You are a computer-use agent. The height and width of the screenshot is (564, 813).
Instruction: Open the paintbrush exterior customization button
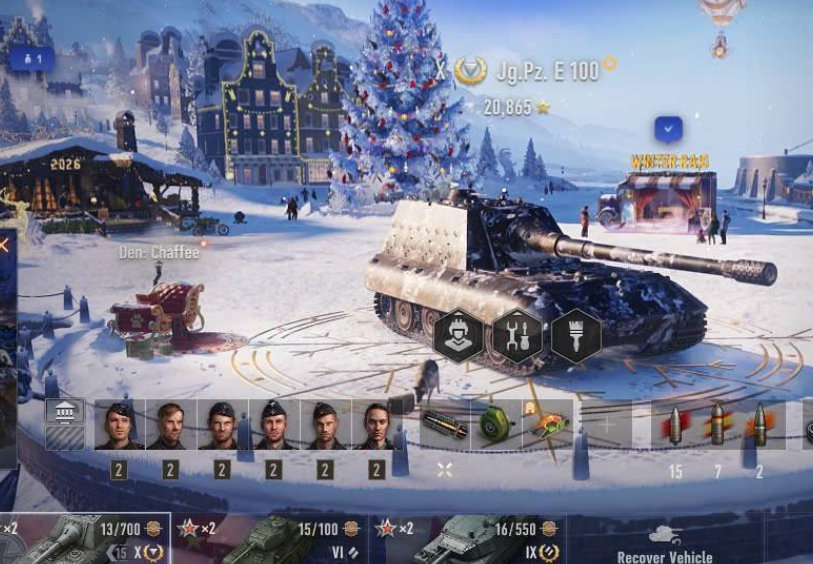[x=576, y=336]
